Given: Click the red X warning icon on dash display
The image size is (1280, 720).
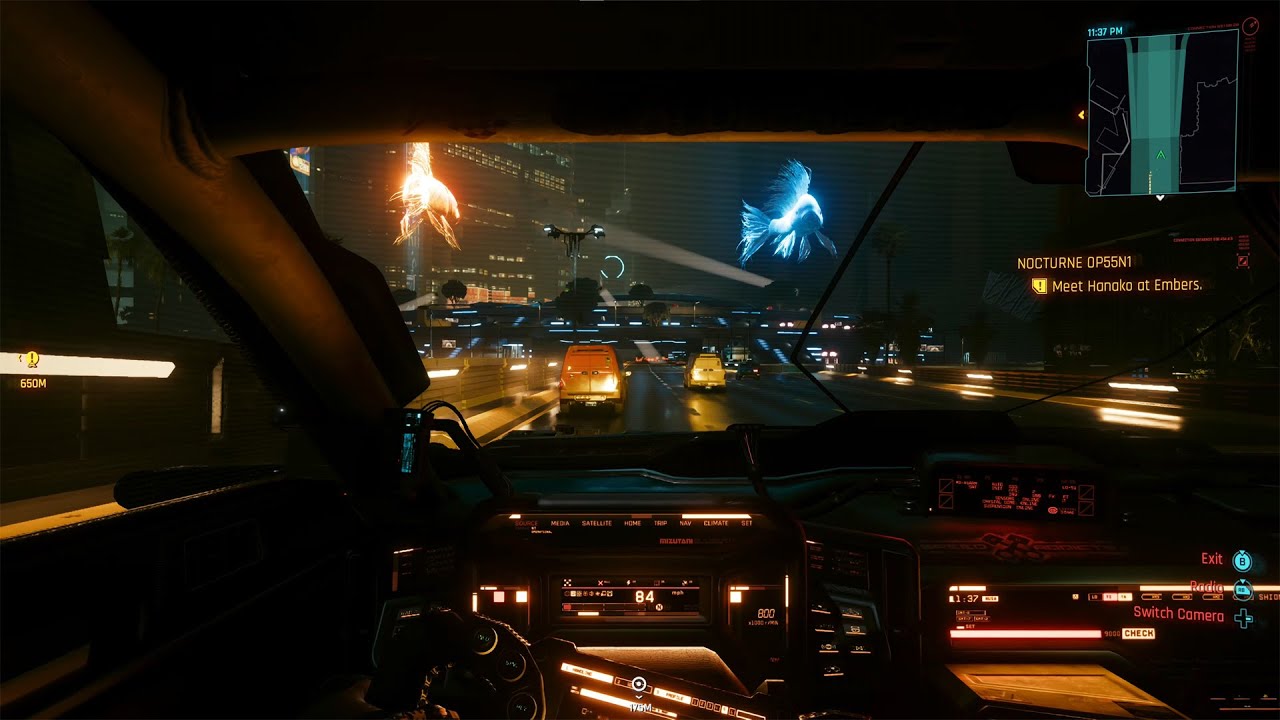Looking at the screenshot, I should point(600,583).
